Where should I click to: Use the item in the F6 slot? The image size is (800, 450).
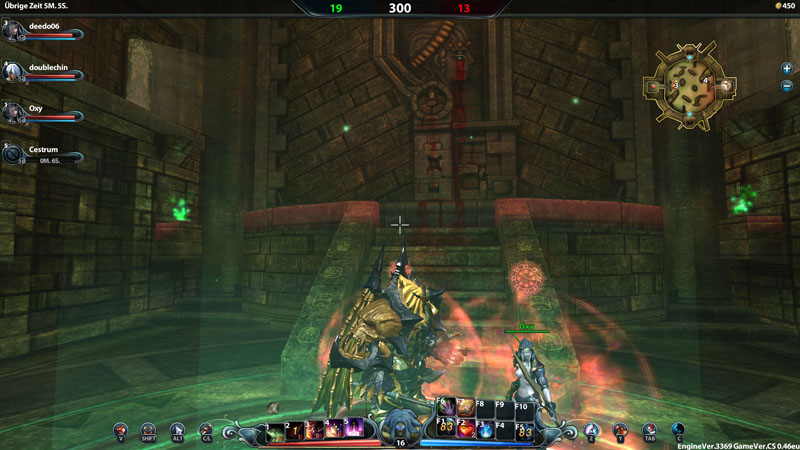pyautogui.click(x=446, y=408)
